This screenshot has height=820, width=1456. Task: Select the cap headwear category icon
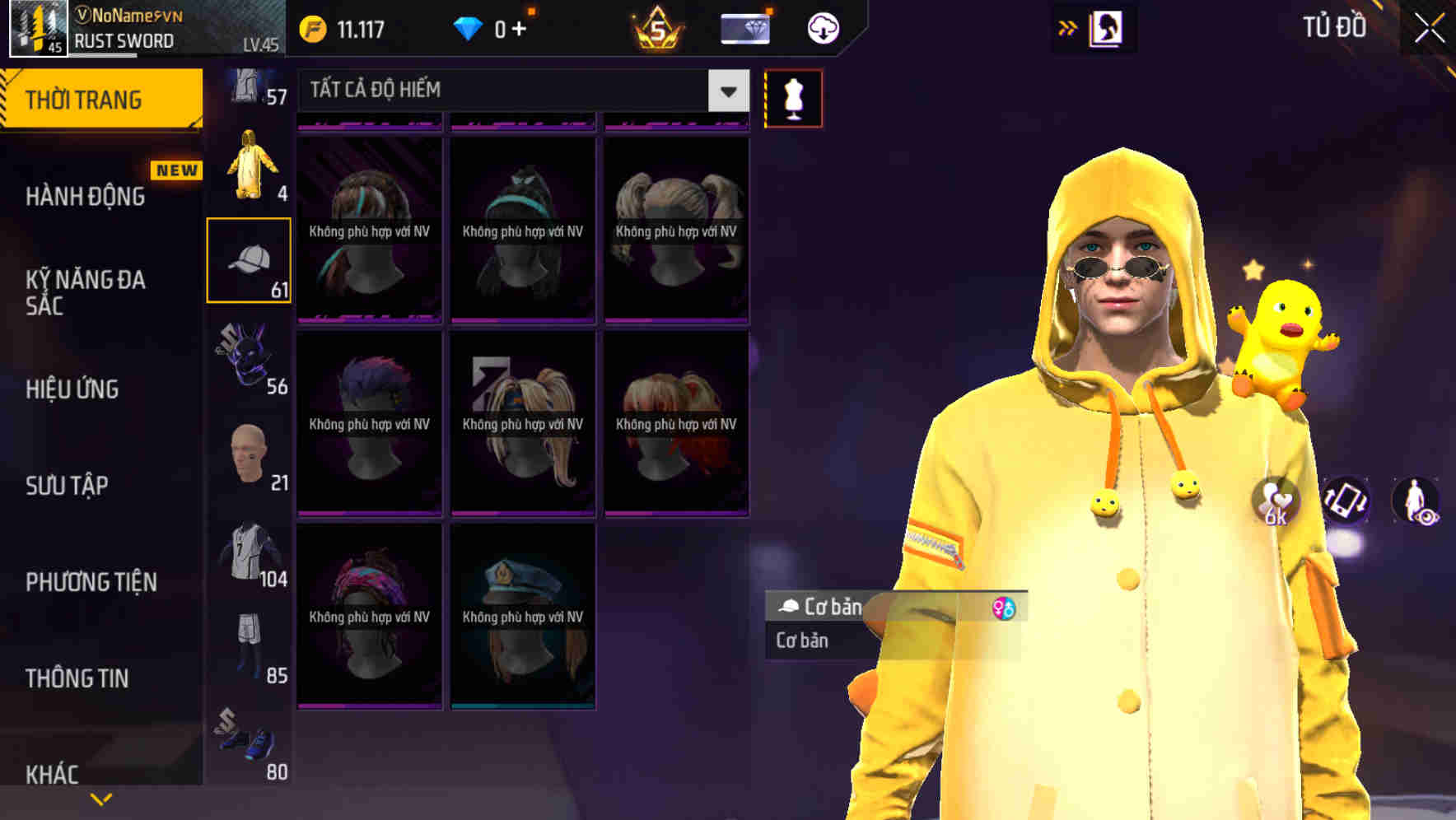tap(249, 259)
